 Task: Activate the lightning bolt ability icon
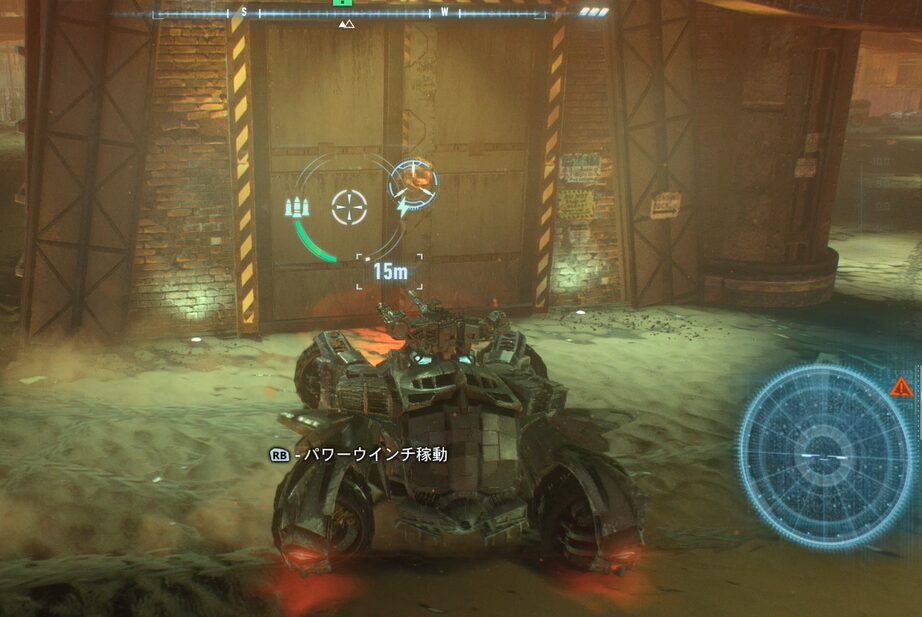click(x=402, y=207)
